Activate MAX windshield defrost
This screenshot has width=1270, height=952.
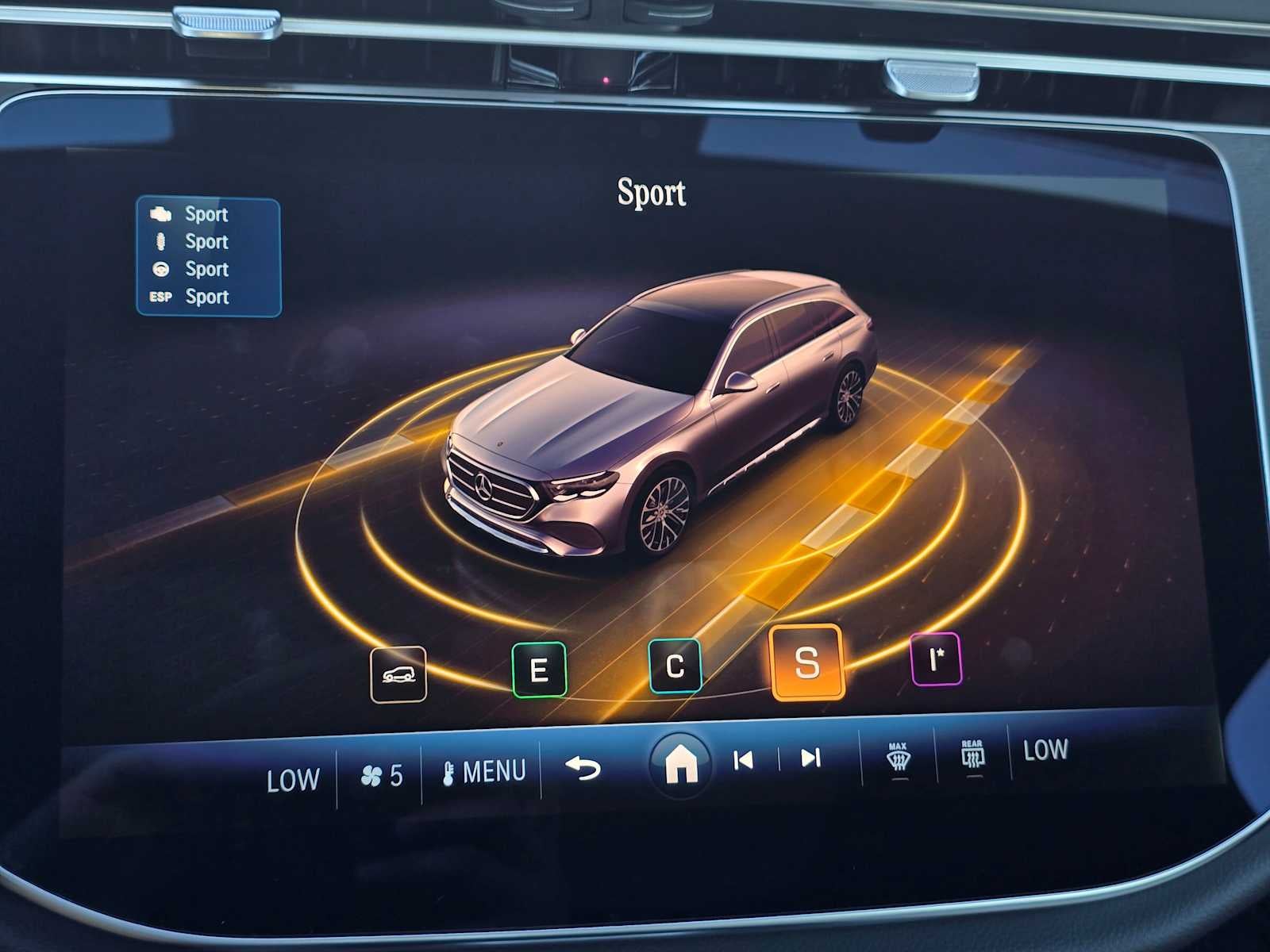pyautogui.click(x=898, y=758)
